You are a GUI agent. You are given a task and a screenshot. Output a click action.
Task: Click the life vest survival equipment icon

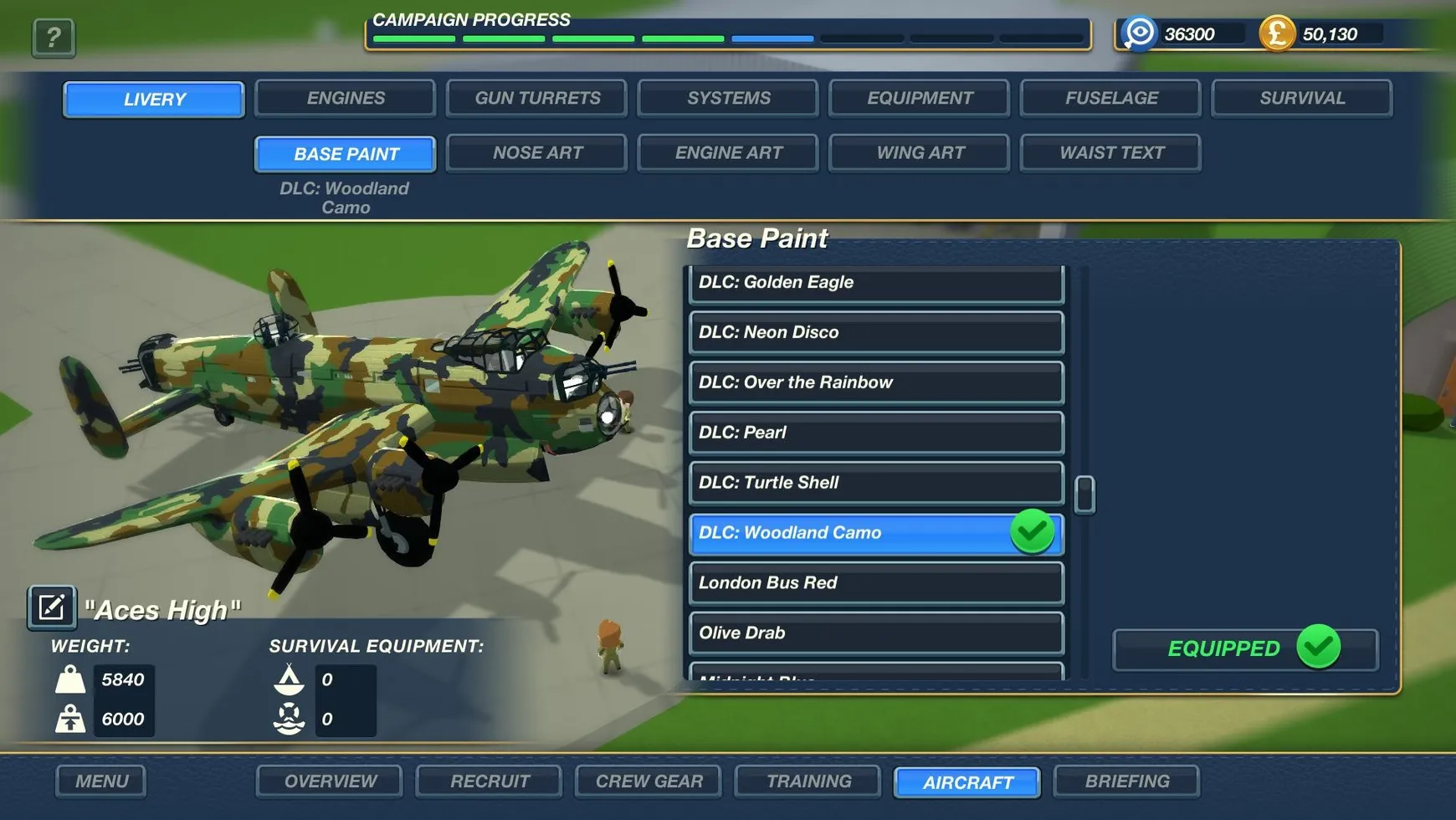(x=289, y=718)
